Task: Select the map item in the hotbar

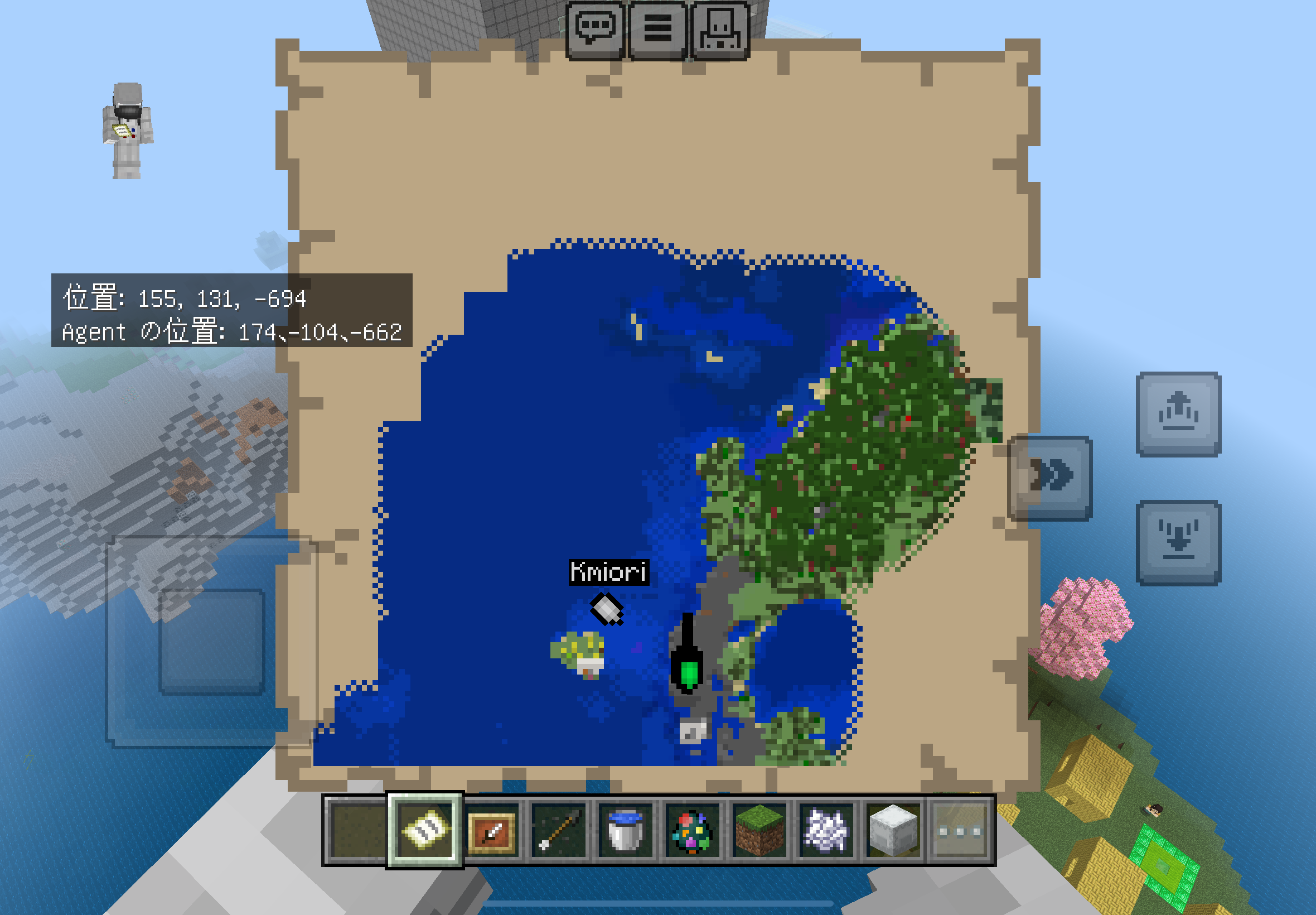Action: click(424, 830)
